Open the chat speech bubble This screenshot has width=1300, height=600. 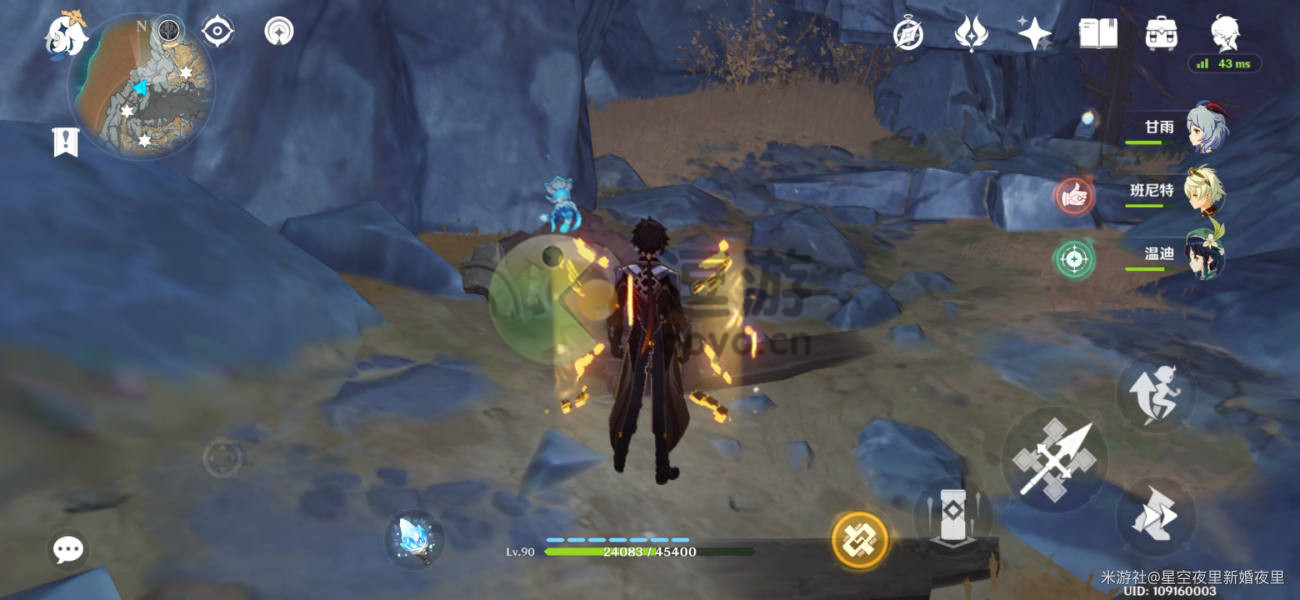68,549
